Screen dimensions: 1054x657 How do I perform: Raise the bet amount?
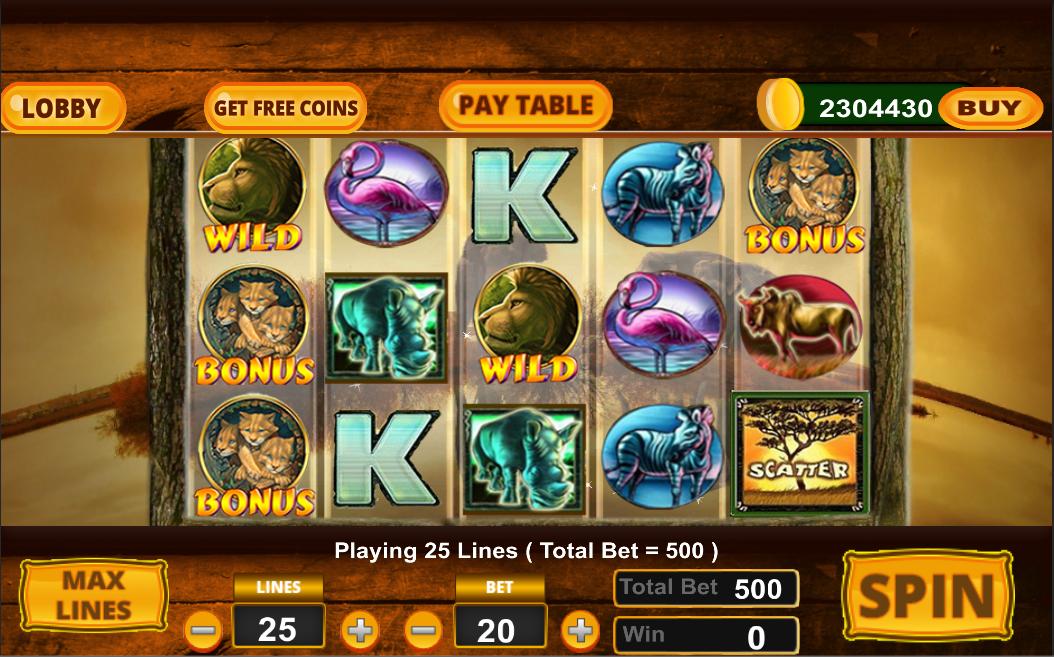[x=580, y=631]
